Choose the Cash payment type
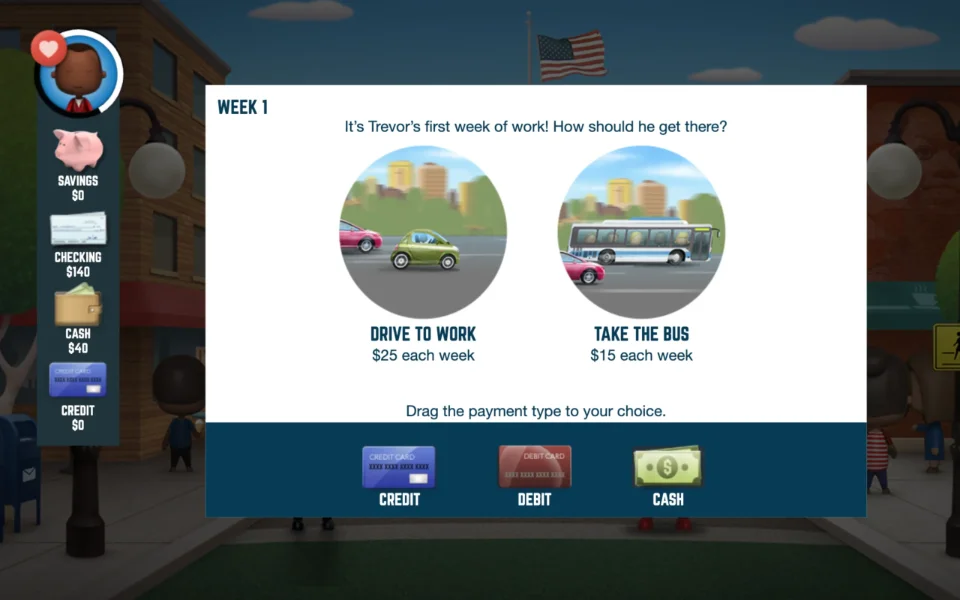This screenshot has width=960, height=600. (x=668, y=467)
